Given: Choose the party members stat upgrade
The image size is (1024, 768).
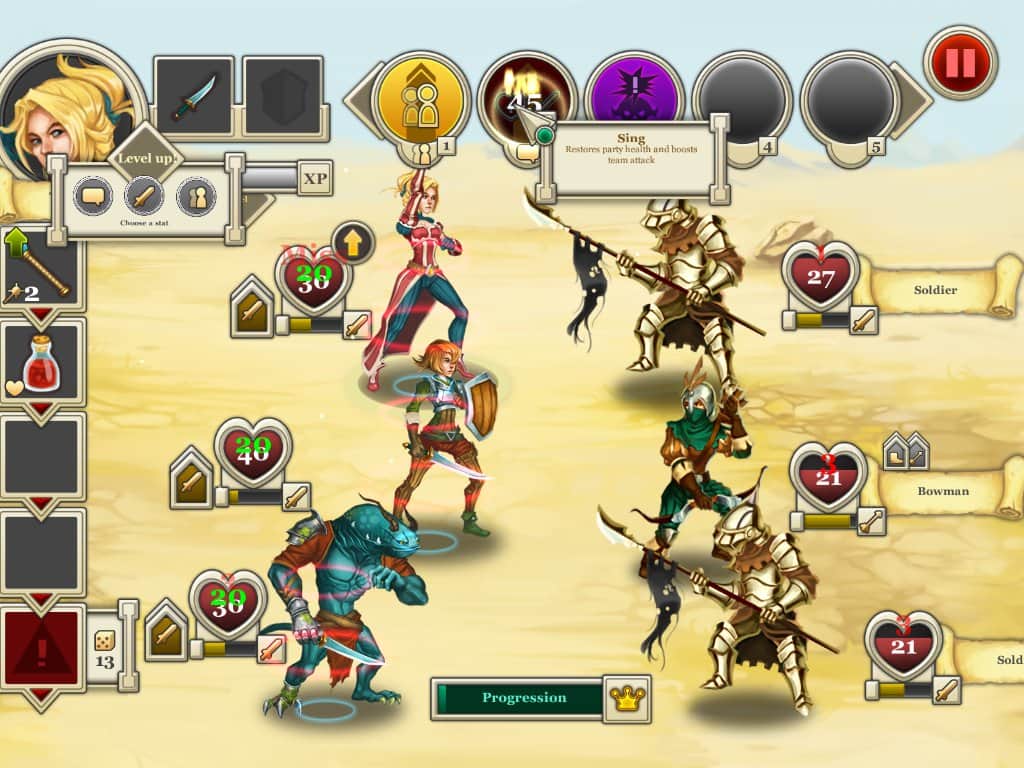Looking at the screenshot, I should tap(196, 195).
